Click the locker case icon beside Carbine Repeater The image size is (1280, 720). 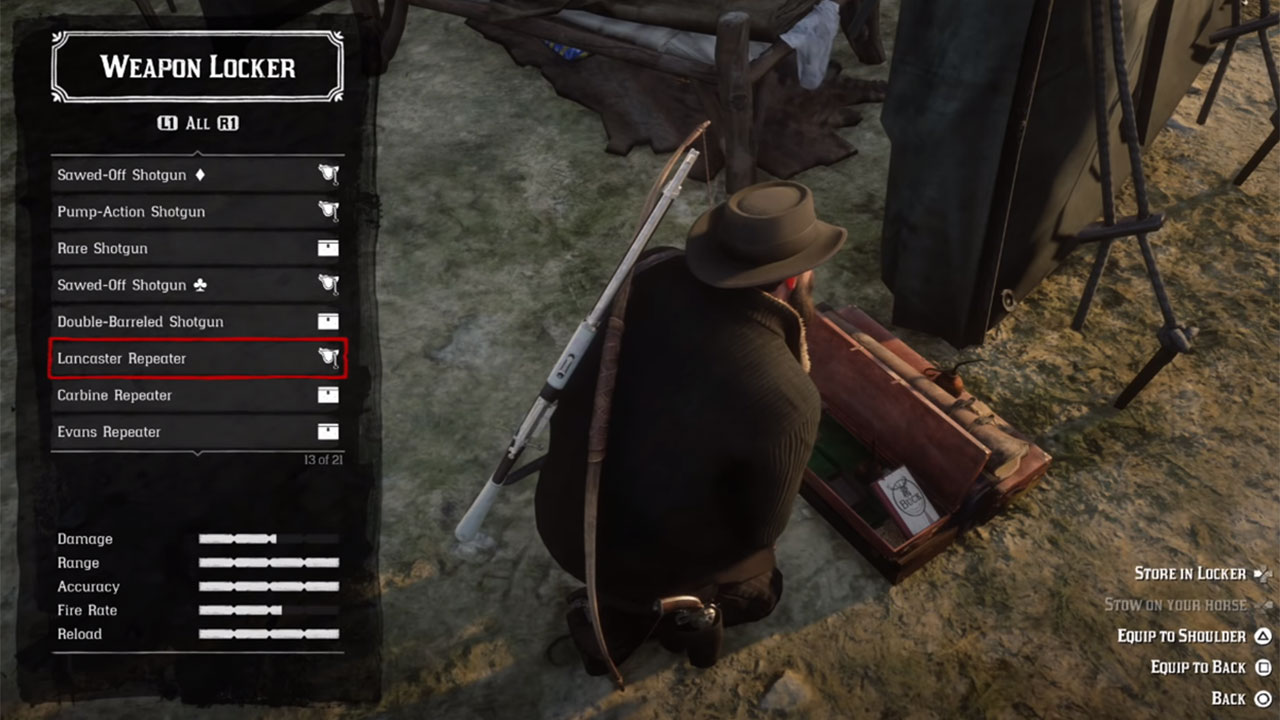tap(330, 395)
